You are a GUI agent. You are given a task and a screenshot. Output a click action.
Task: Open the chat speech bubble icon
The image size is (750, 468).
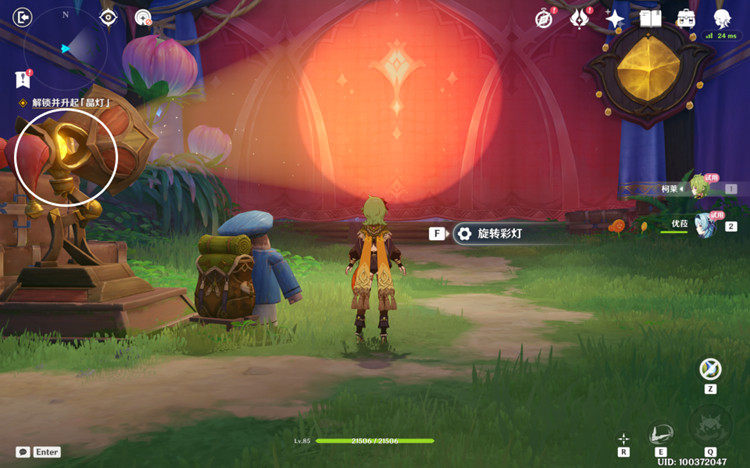click(23, 452)
